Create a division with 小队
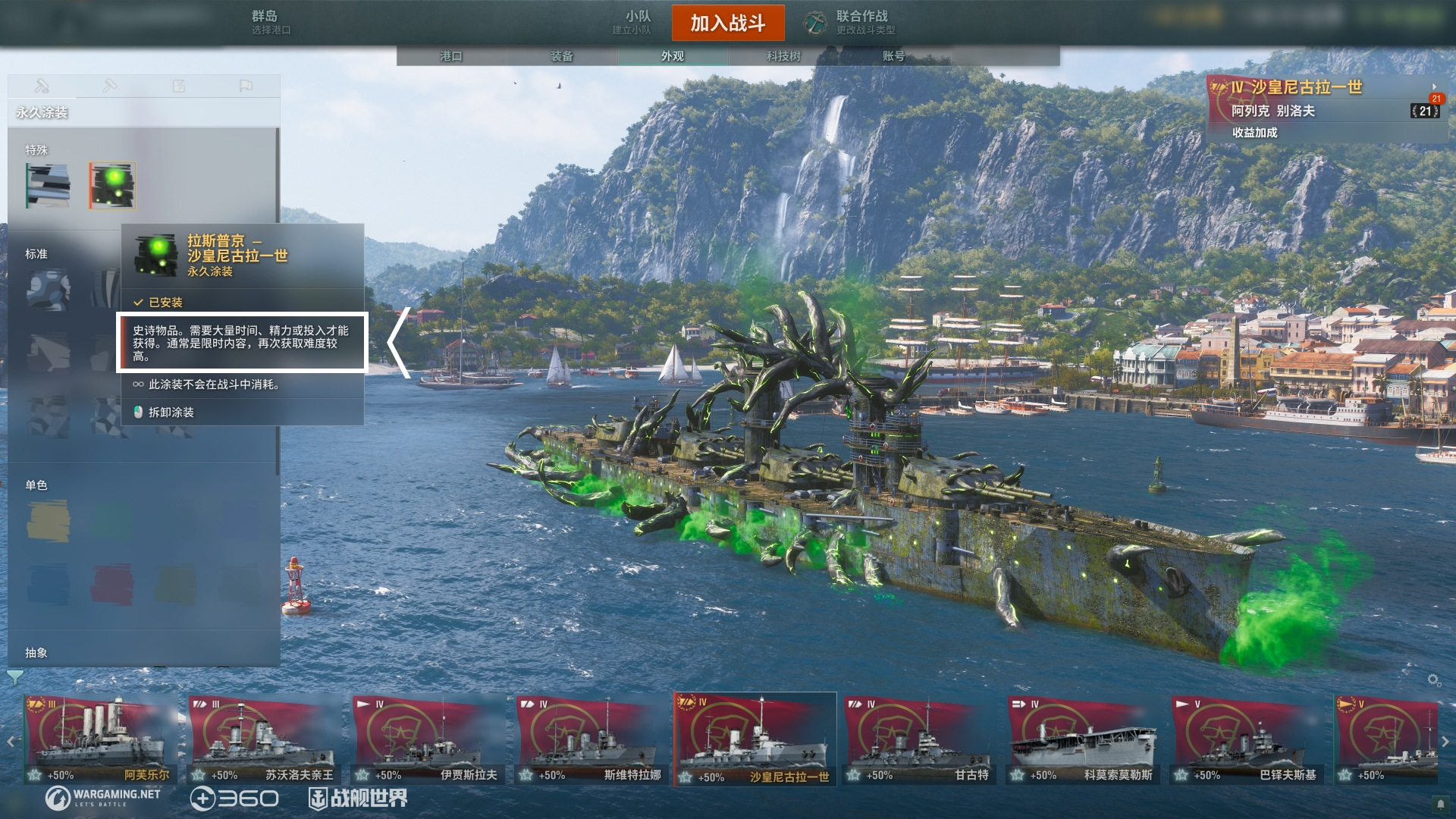Viewport: 1456px width, 819px height. (x=635, y=22)
